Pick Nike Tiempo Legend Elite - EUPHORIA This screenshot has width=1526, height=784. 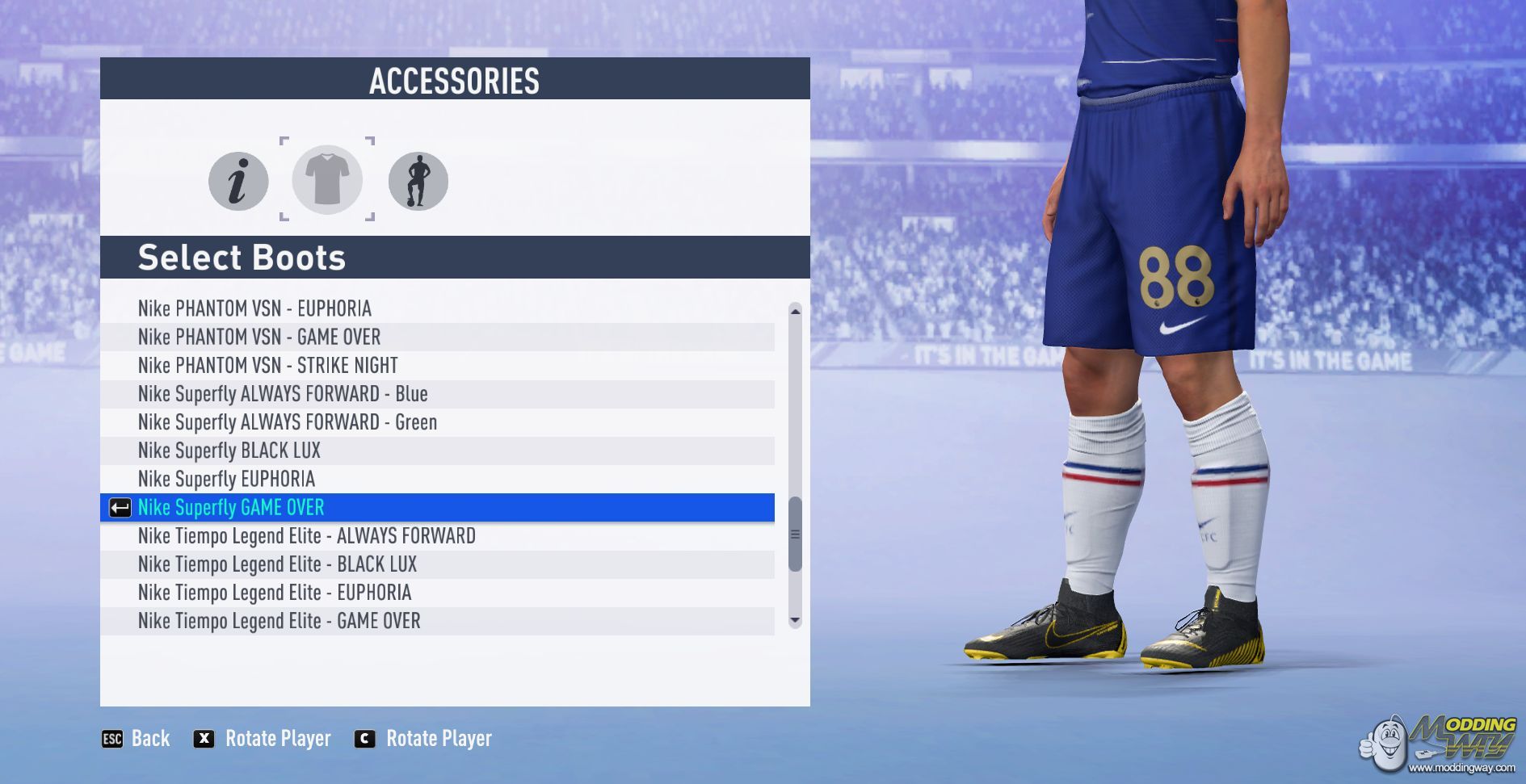click(x=274, y=593)
